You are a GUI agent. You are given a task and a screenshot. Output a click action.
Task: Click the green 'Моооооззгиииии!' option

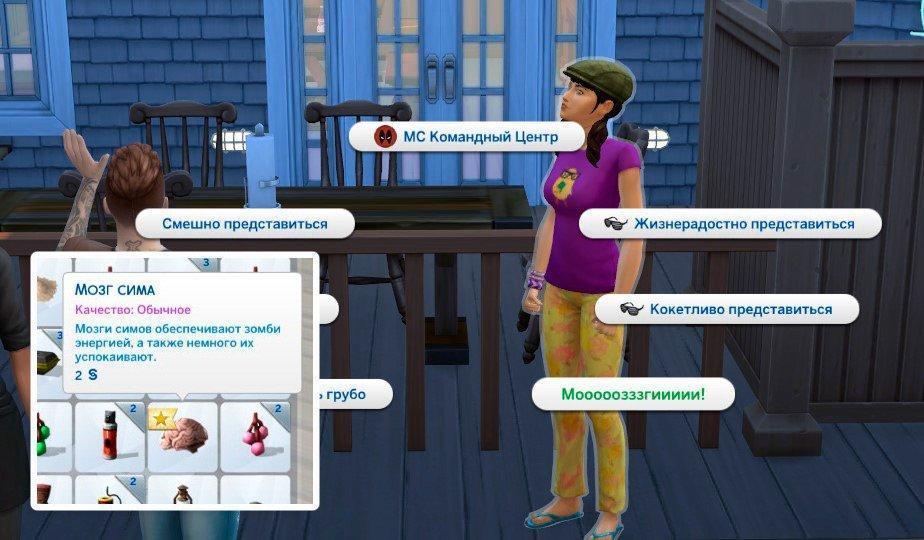point(633,395)
